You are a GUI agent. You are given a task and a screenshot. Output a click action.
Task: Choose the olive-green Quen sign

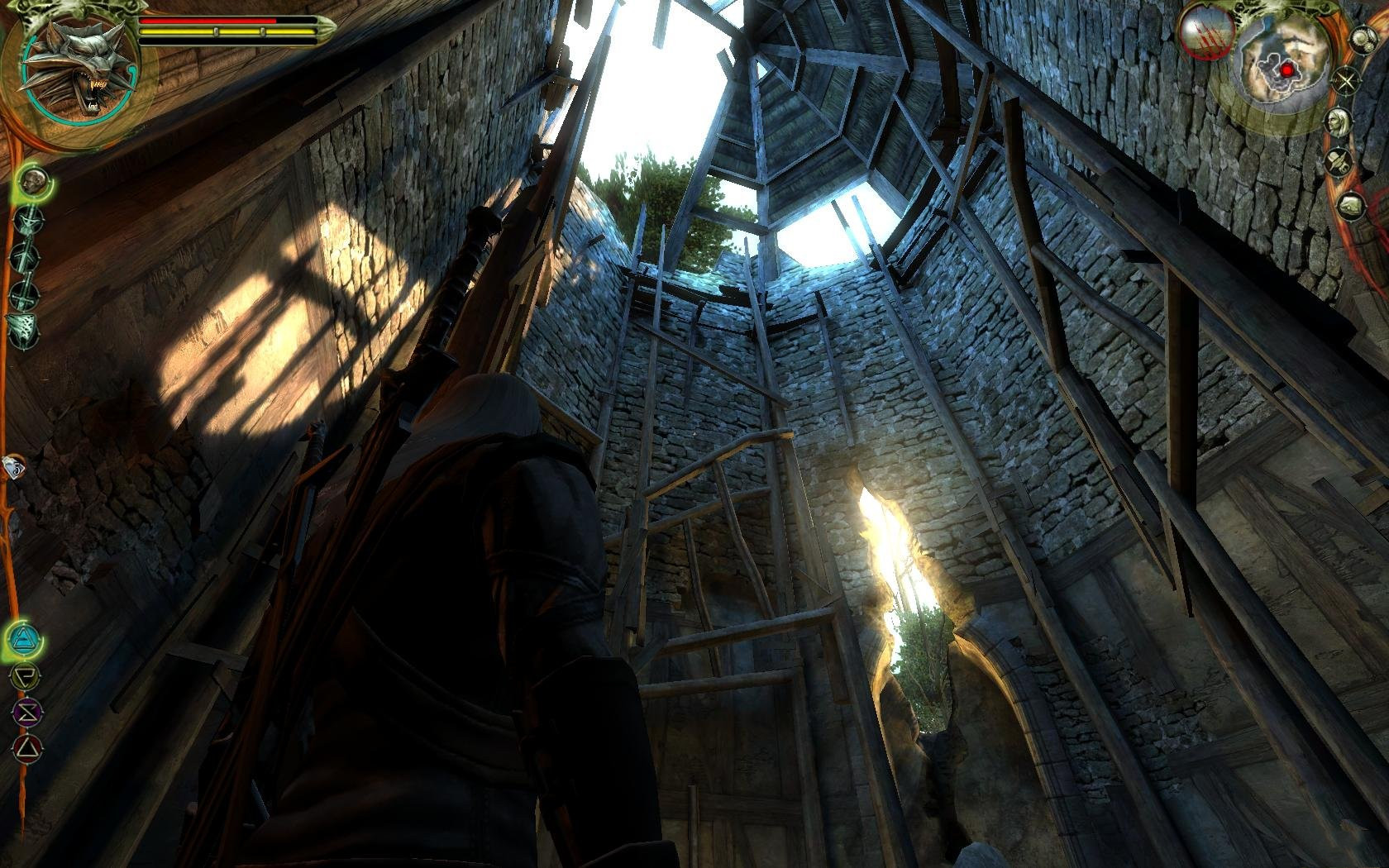coord(20,675)
